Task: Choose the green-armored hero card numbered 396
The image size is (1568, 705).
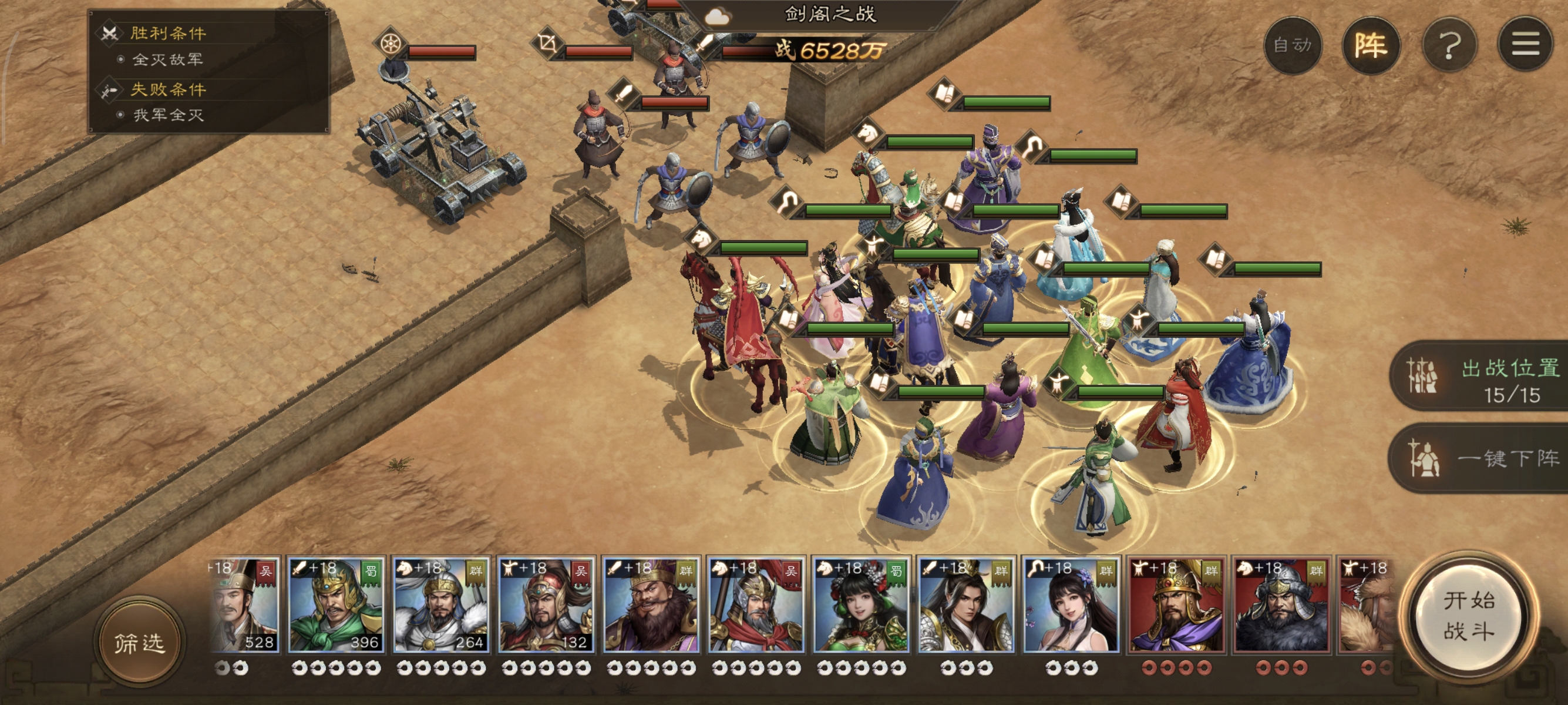Action: tap(336, 605)
